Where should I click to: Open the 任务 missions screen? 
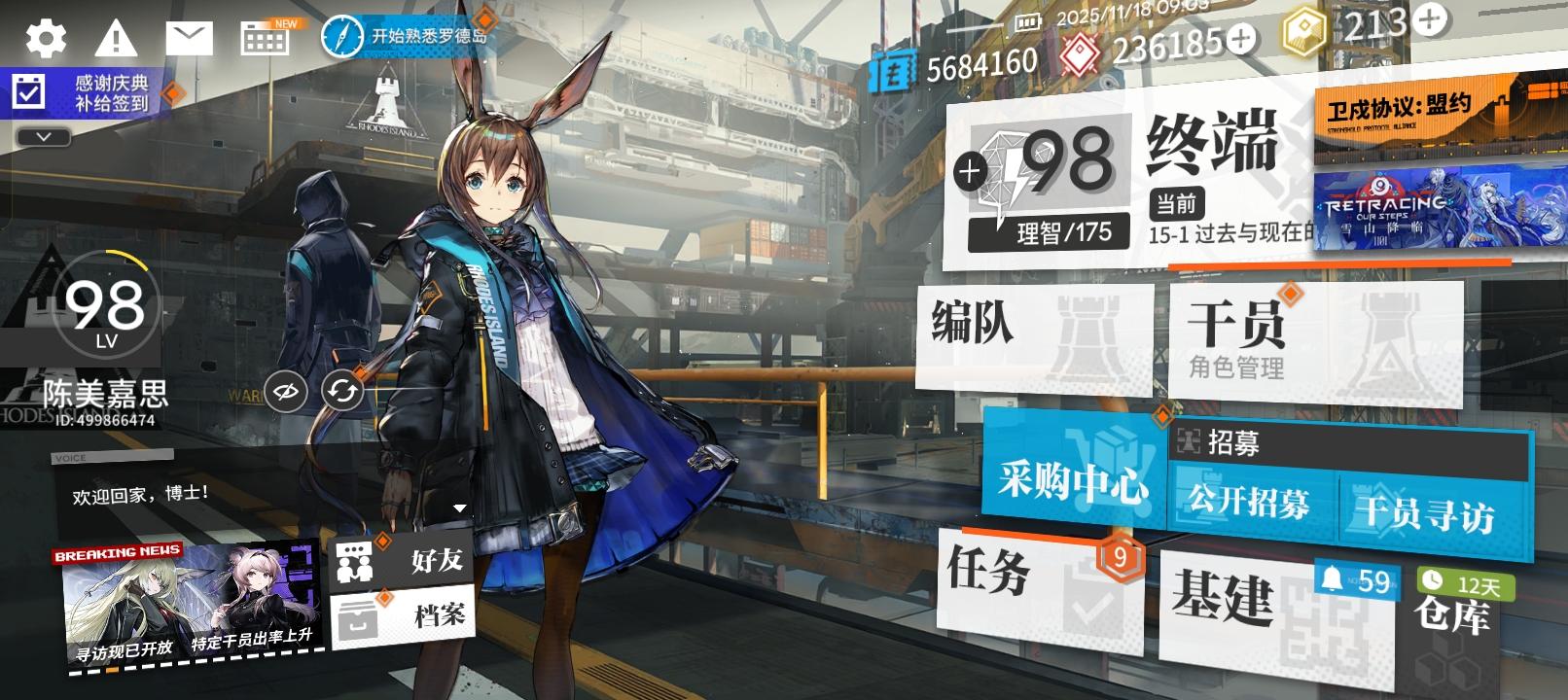click(x=1002, y=578)
